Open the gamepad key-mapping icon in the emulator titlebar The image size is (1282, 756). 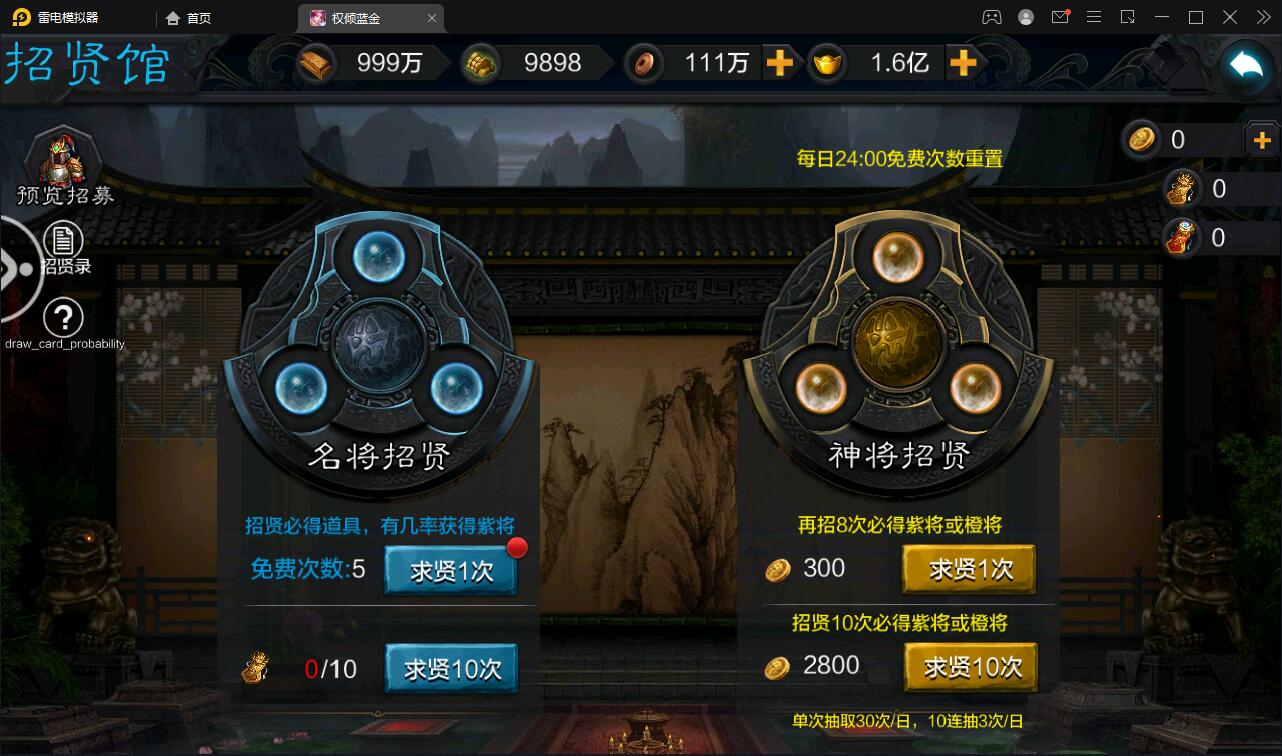coord(993,17)
